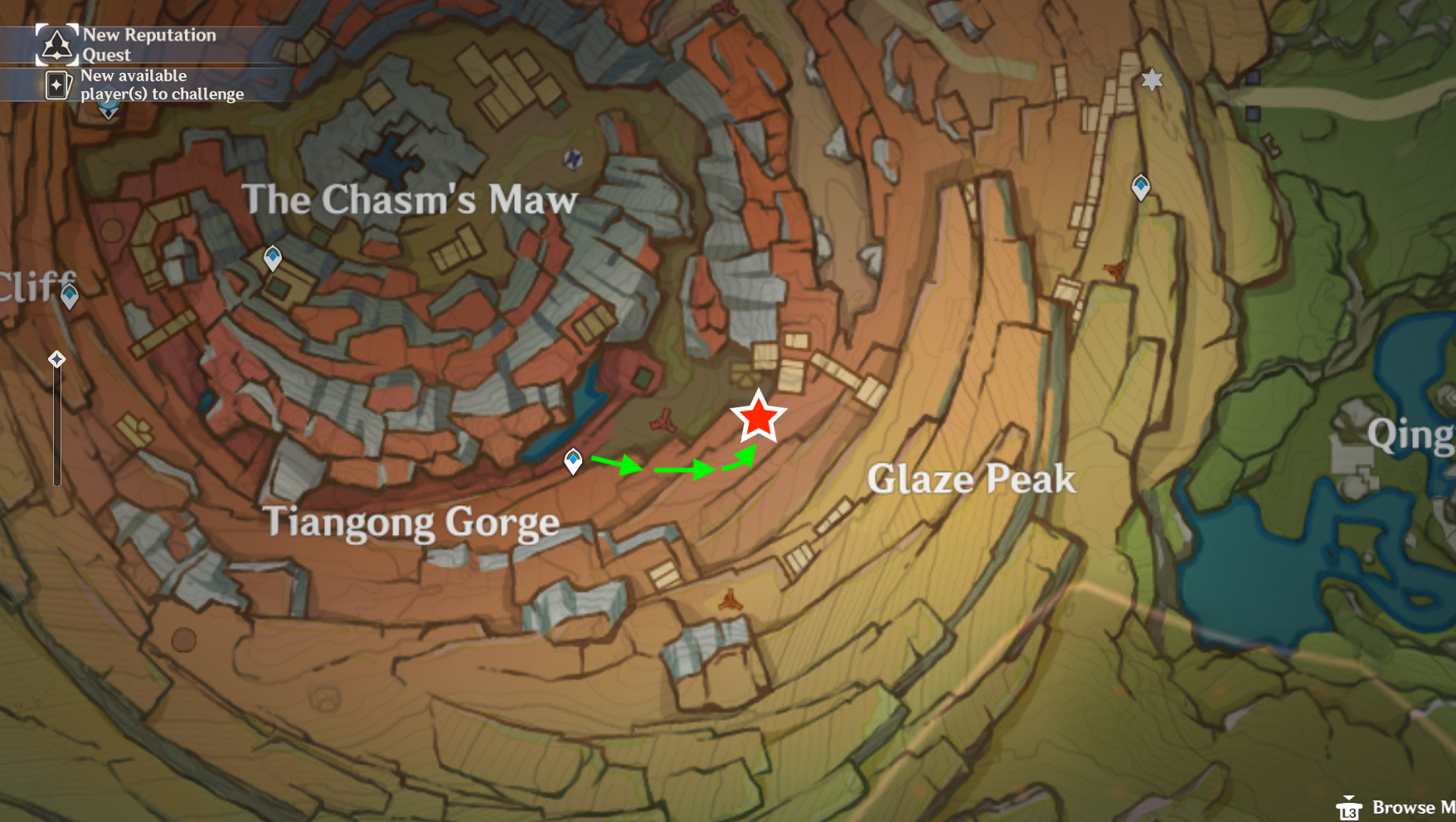Click the Tiangong Gorge map label

click(412, 523)
